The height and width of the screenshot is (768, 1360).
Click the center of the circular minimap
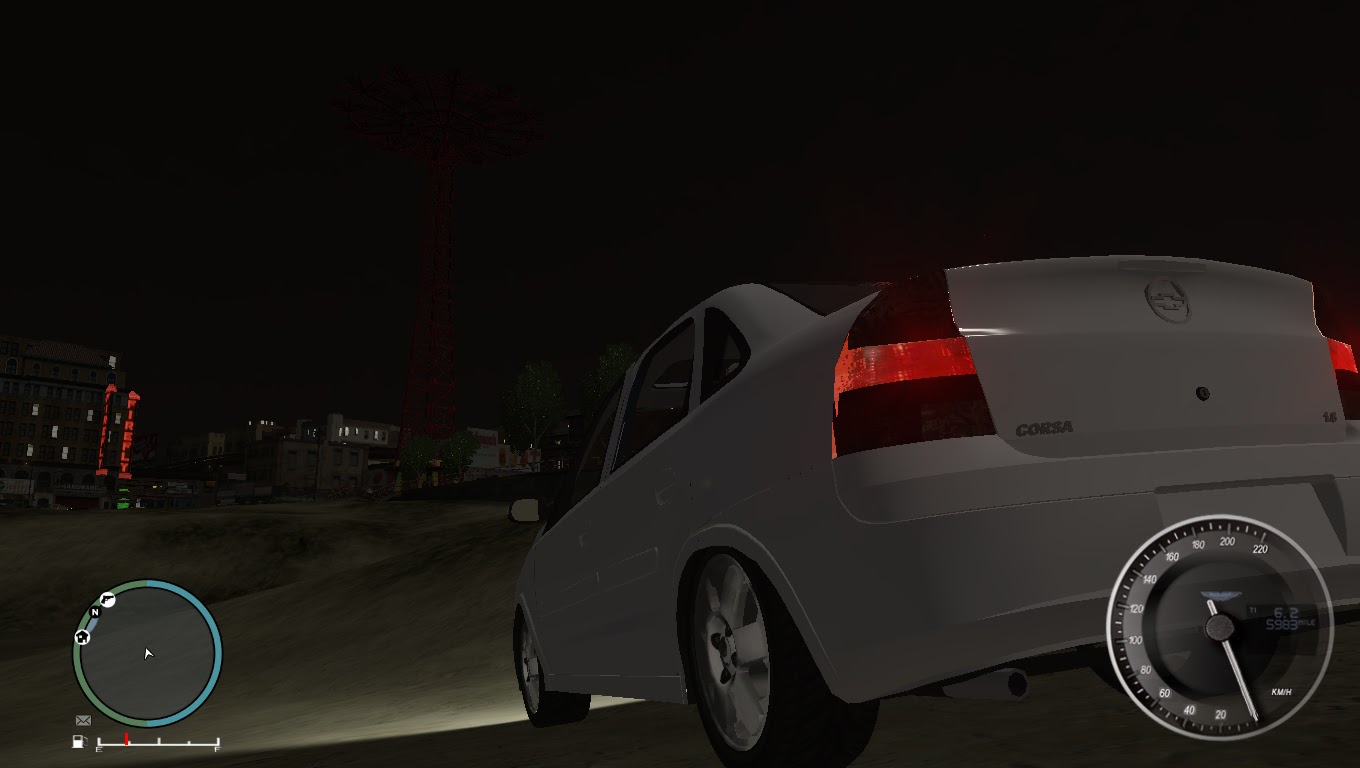point(145,655)
